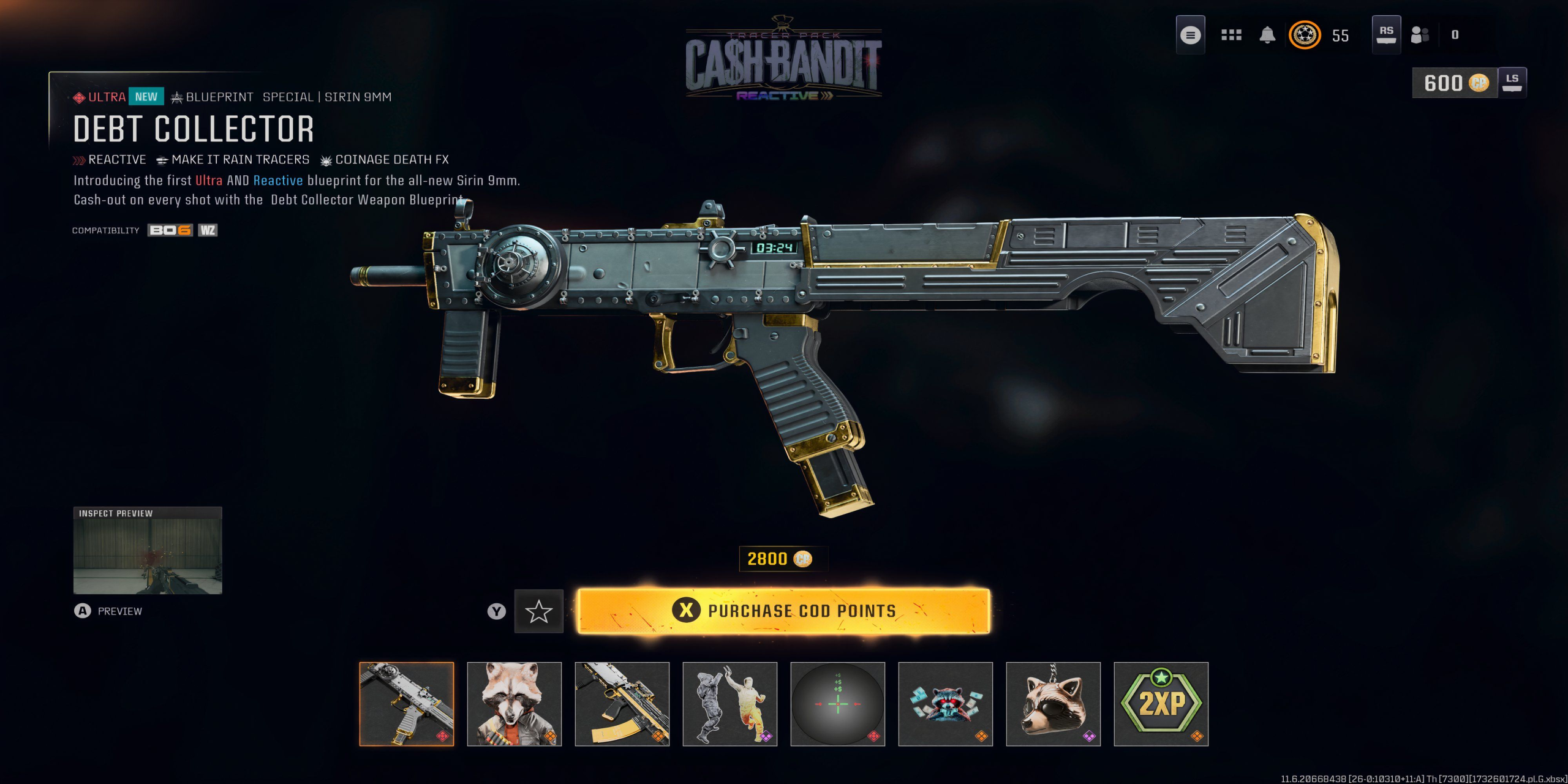Open the Inspect Preview thumbnail

148,551
